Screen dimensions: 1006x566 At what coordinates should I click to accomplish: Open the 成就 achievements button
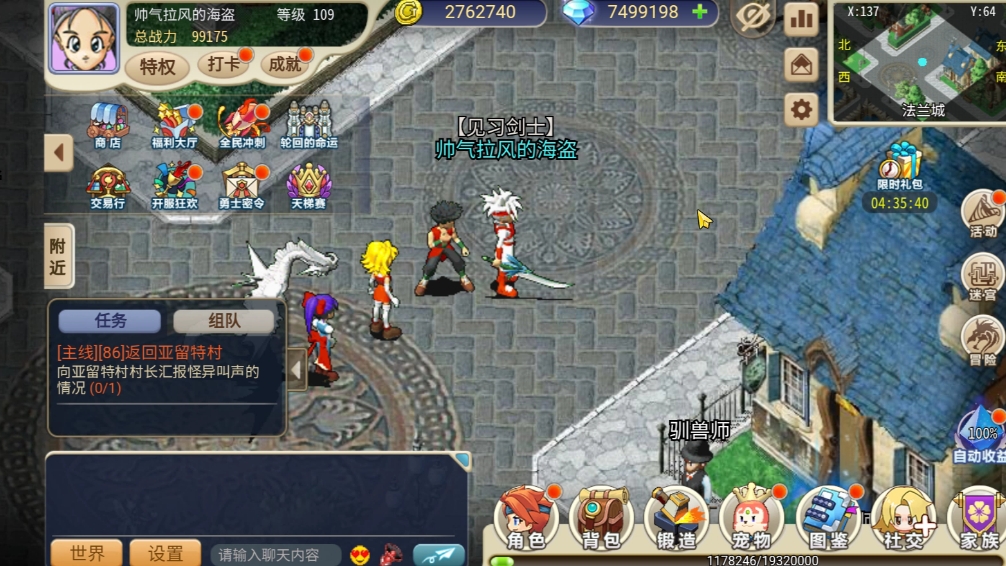click(284, 65)
